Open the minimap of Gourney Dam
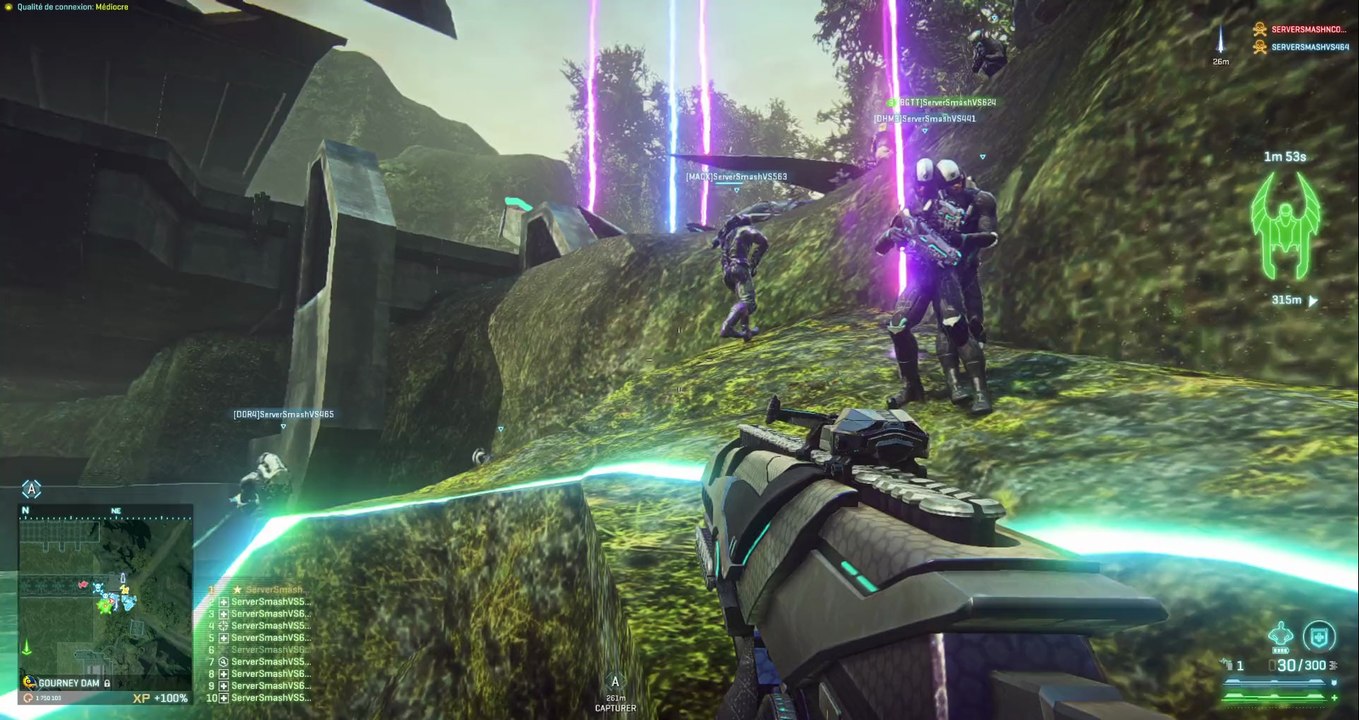This screenshot has width=1359, height=720. click(105, 588)
